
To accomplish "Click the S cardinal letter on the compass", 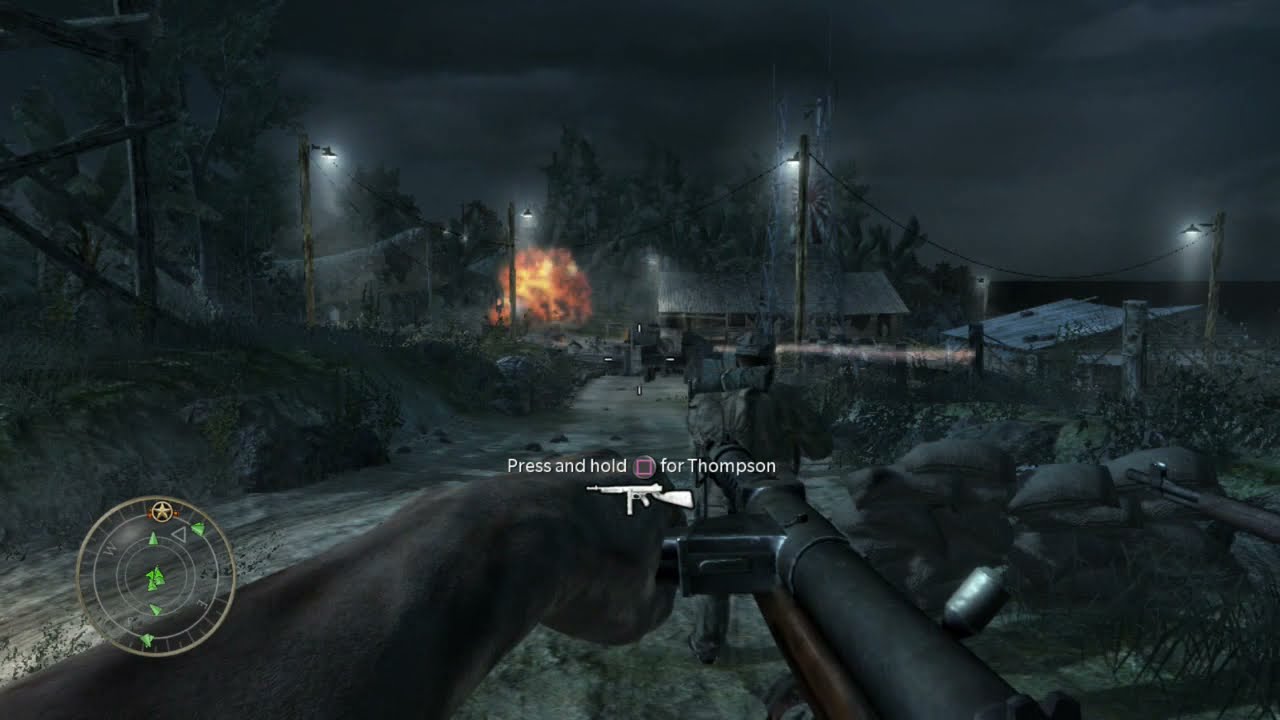I will click(129, 619).
